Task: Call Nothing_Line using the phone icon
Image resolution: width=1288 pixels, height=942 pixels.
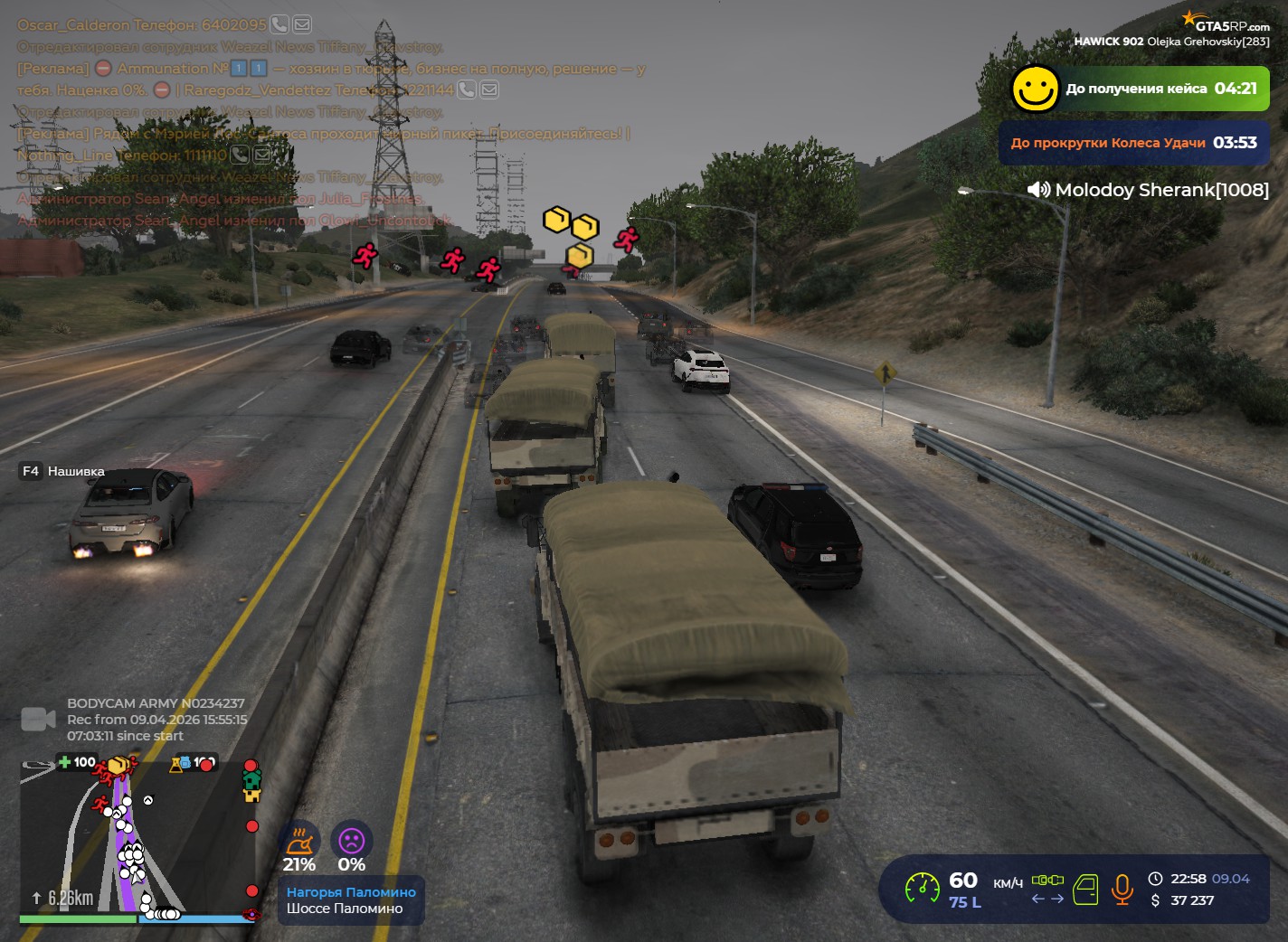Action: click(240, 155)
